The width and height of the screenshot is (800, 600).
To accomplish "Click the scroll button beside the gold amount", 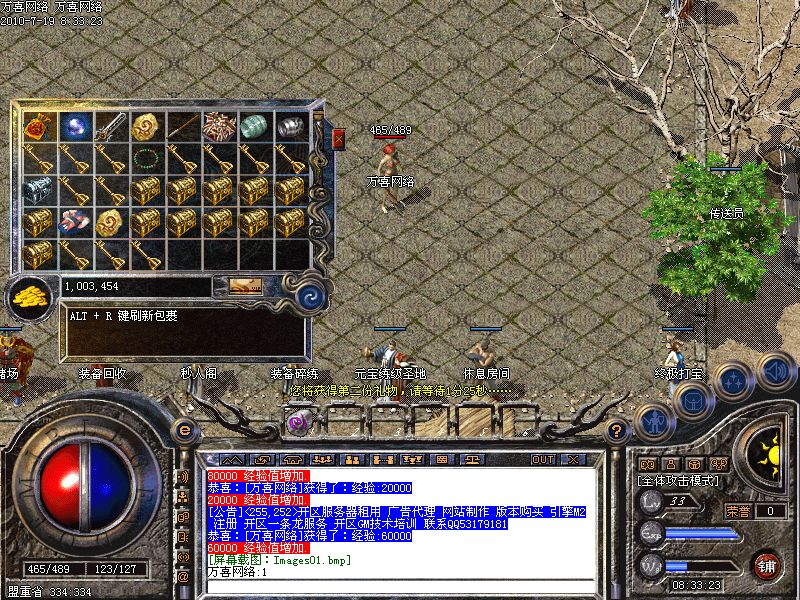I will (245, 286).
